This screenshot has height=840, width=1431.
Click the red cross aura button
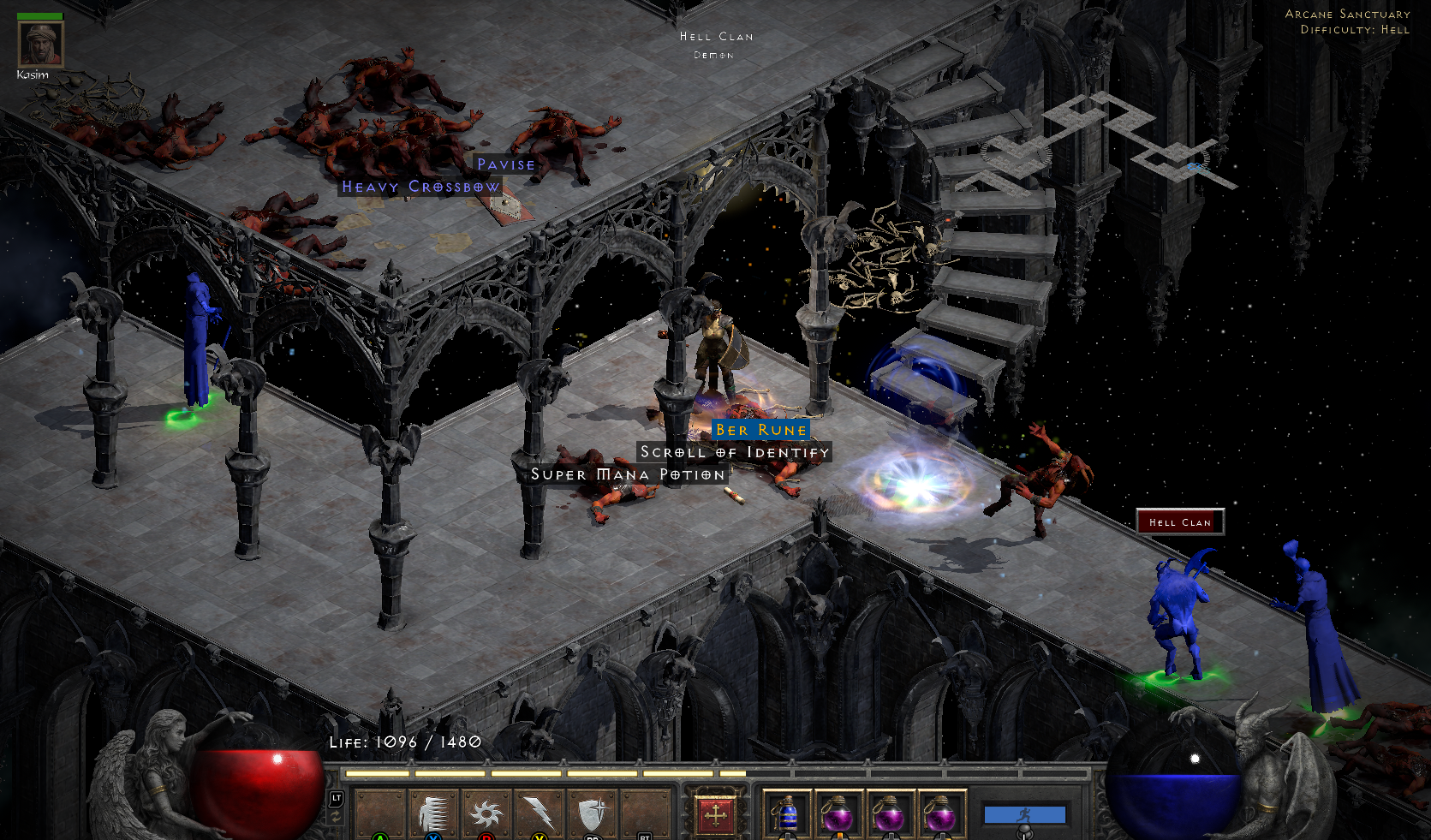click(x=715, y=814)
